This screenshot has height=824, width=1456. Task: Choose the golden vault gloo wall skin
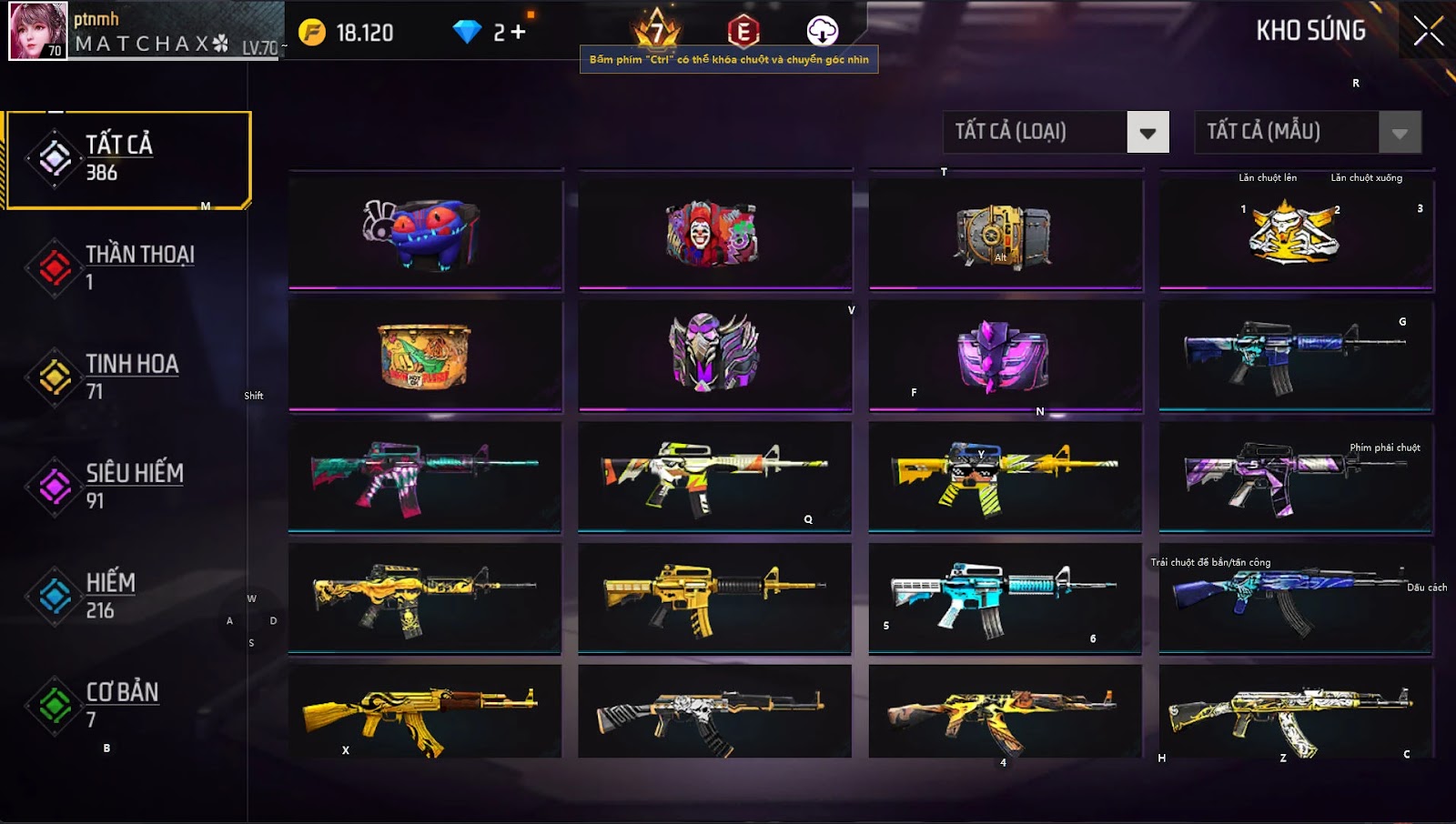[1005, 235]
